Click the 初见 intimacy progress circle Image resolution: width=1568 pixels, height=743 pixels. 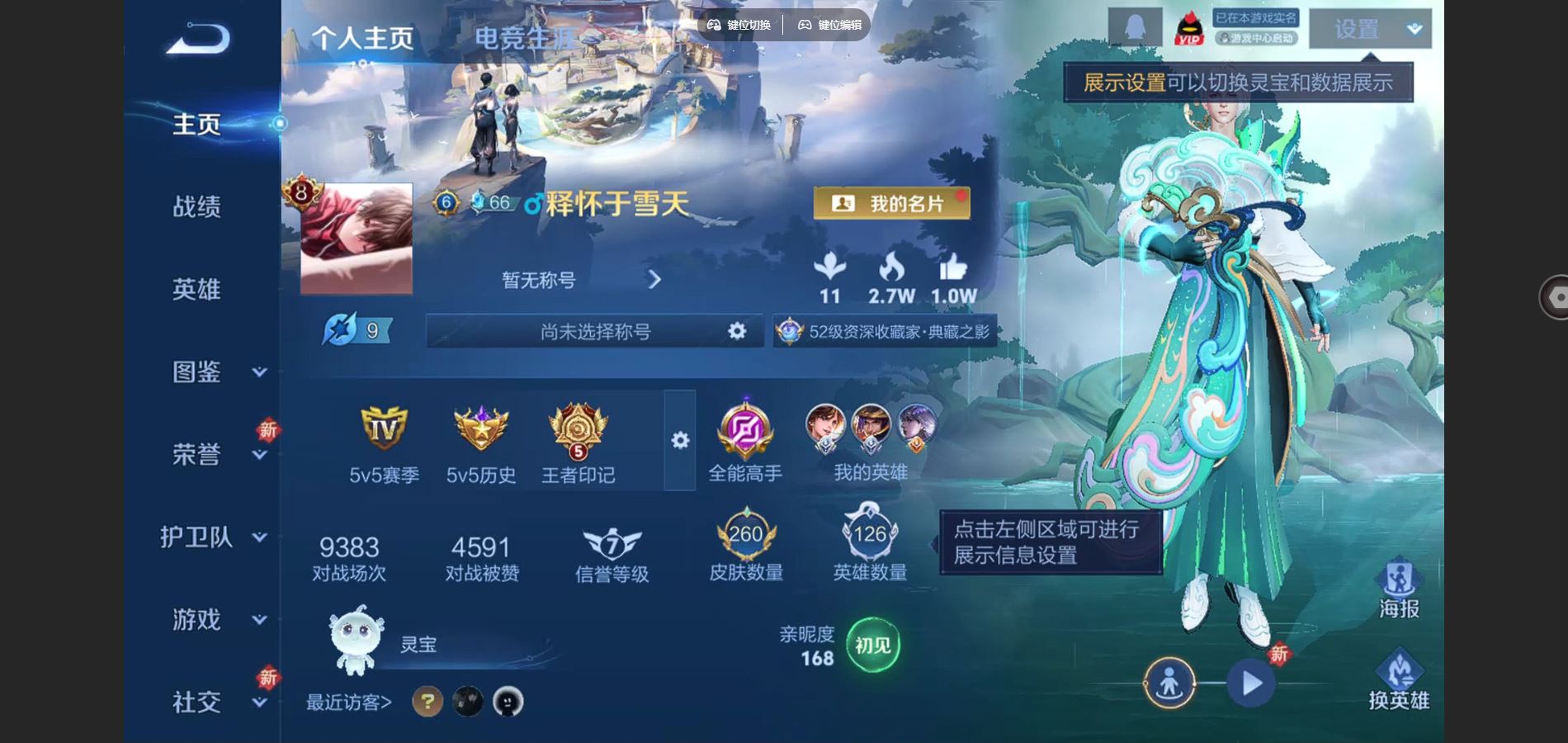click(x=872, y=646)
